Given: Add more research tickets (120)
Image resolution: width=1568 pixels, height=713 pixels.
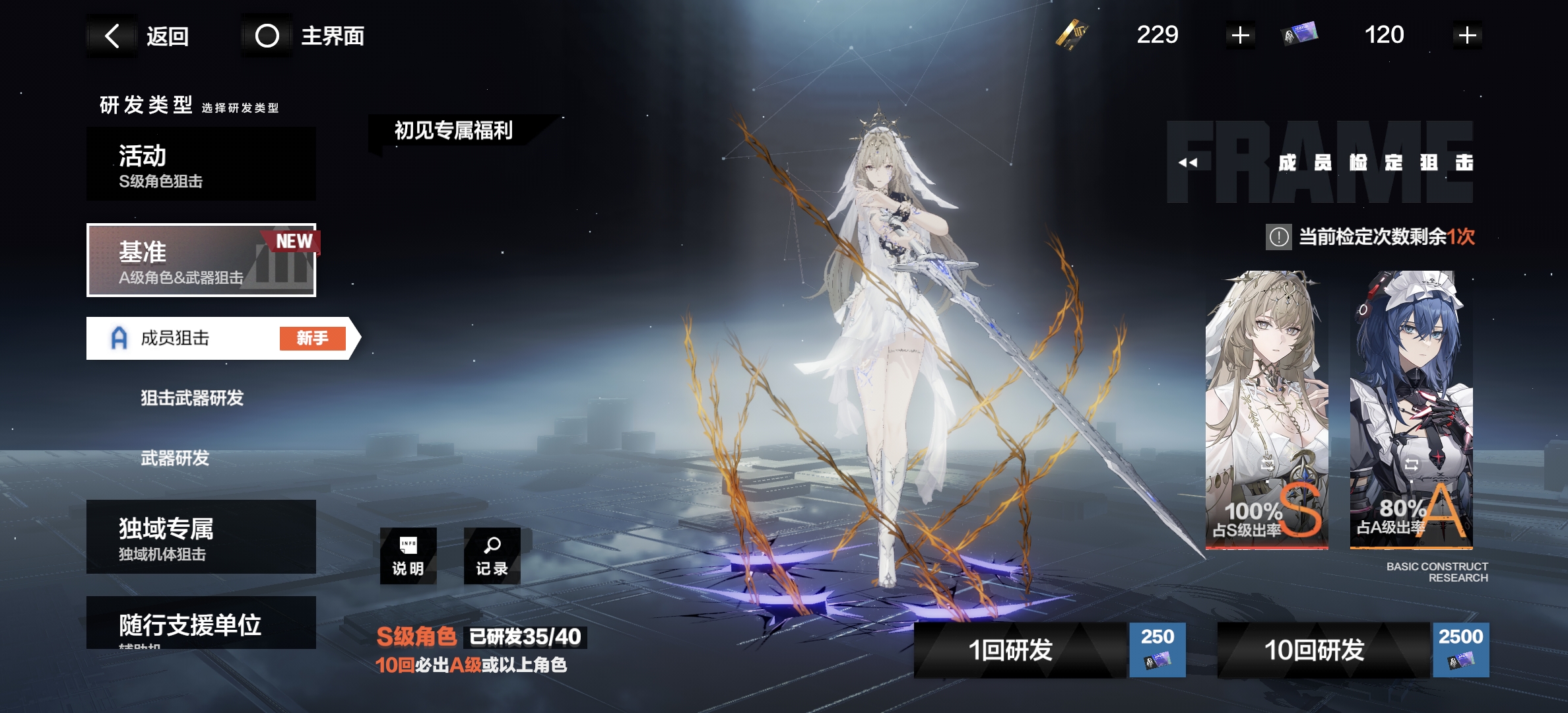Looking at the screenshot, I should [x=1467, y=36].
